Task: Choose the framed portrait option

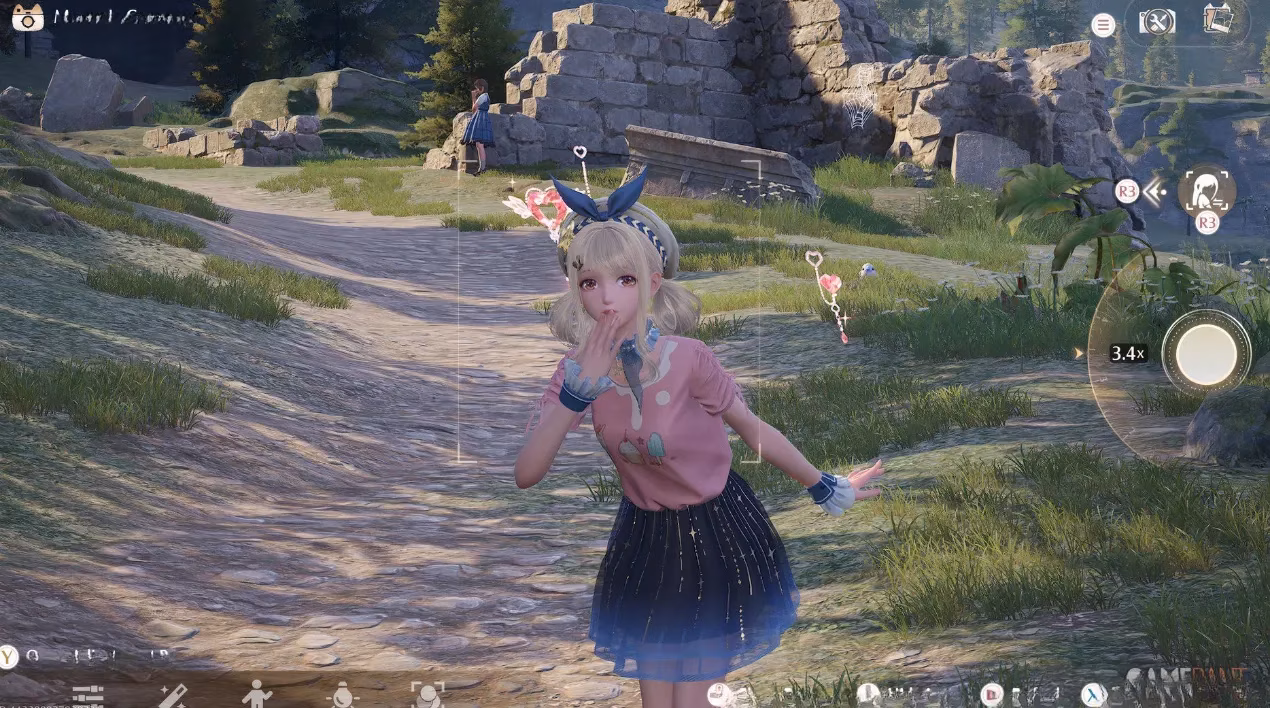Action: coord(427,695)
